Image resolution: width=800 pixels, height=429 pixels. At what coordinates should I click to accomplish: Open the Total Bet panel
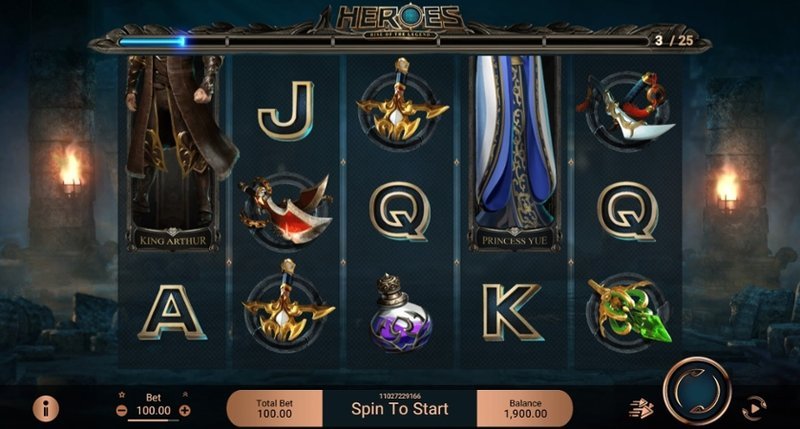274,407
